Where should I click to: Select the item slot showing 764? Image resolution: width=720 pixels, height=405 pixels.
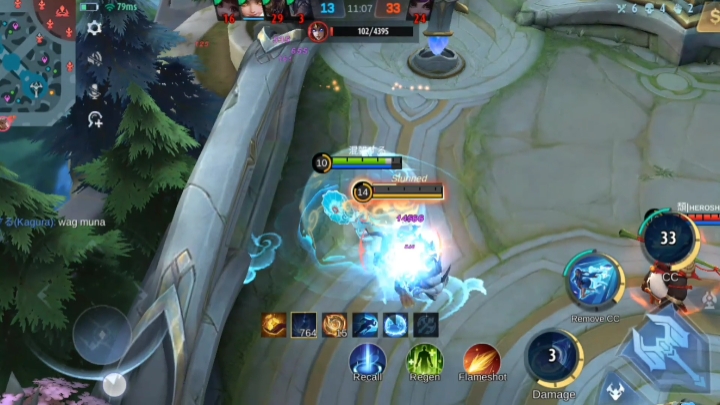(x=304, y=324)
